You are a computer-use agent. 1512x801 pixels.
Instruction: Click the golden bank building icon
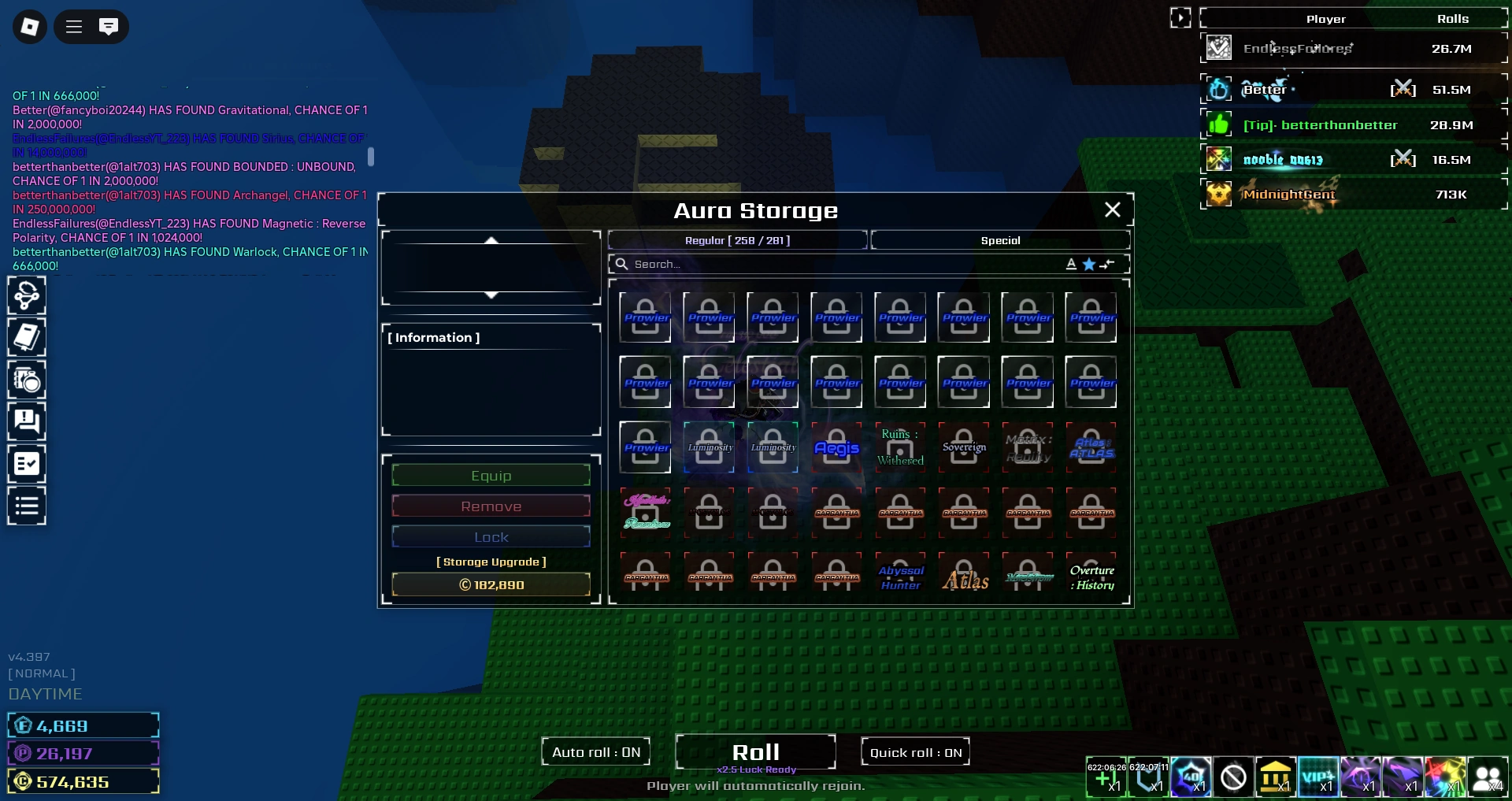click(x=1276, y=777)
